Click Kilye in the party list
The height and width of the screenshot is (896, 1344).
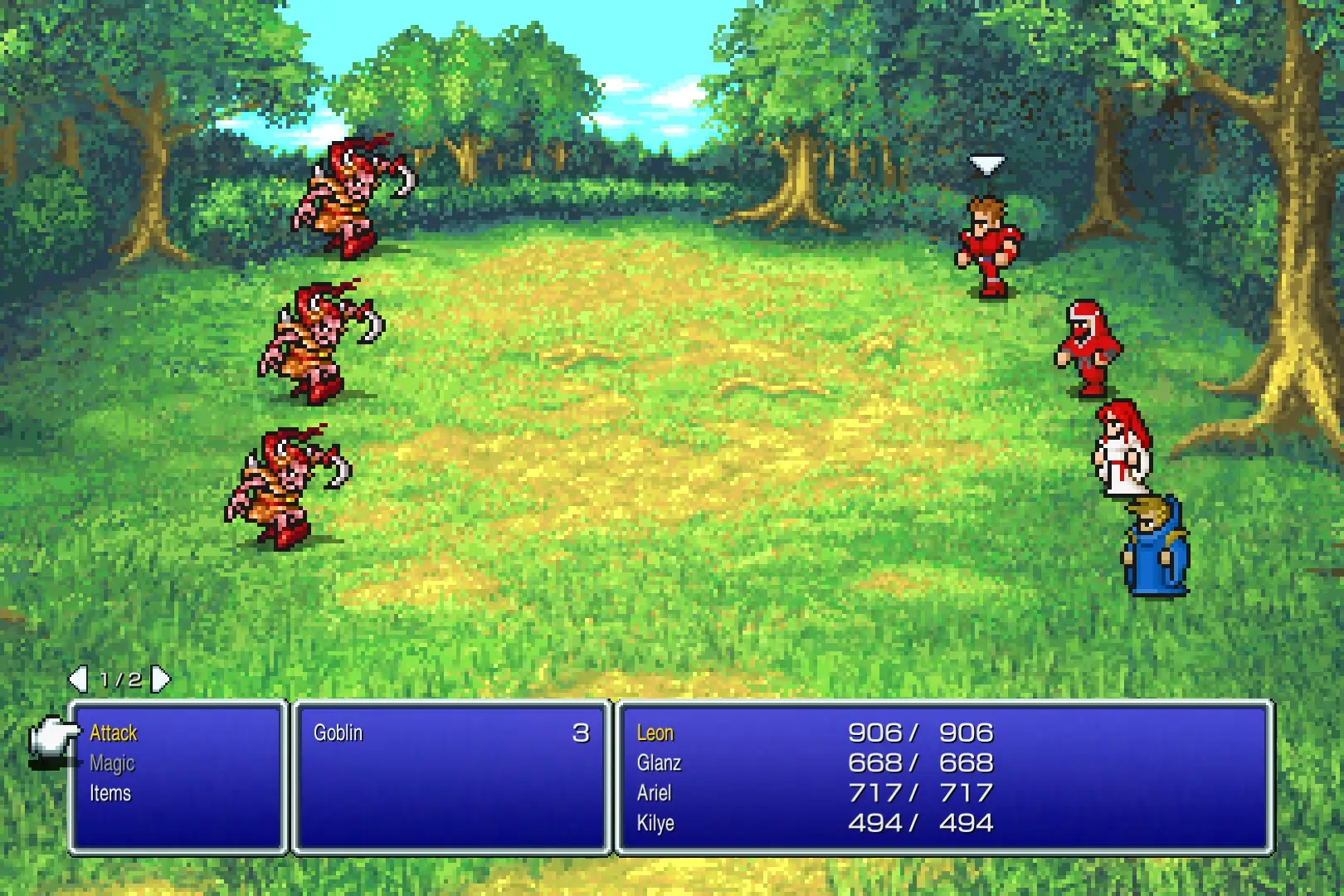(655, 824)
